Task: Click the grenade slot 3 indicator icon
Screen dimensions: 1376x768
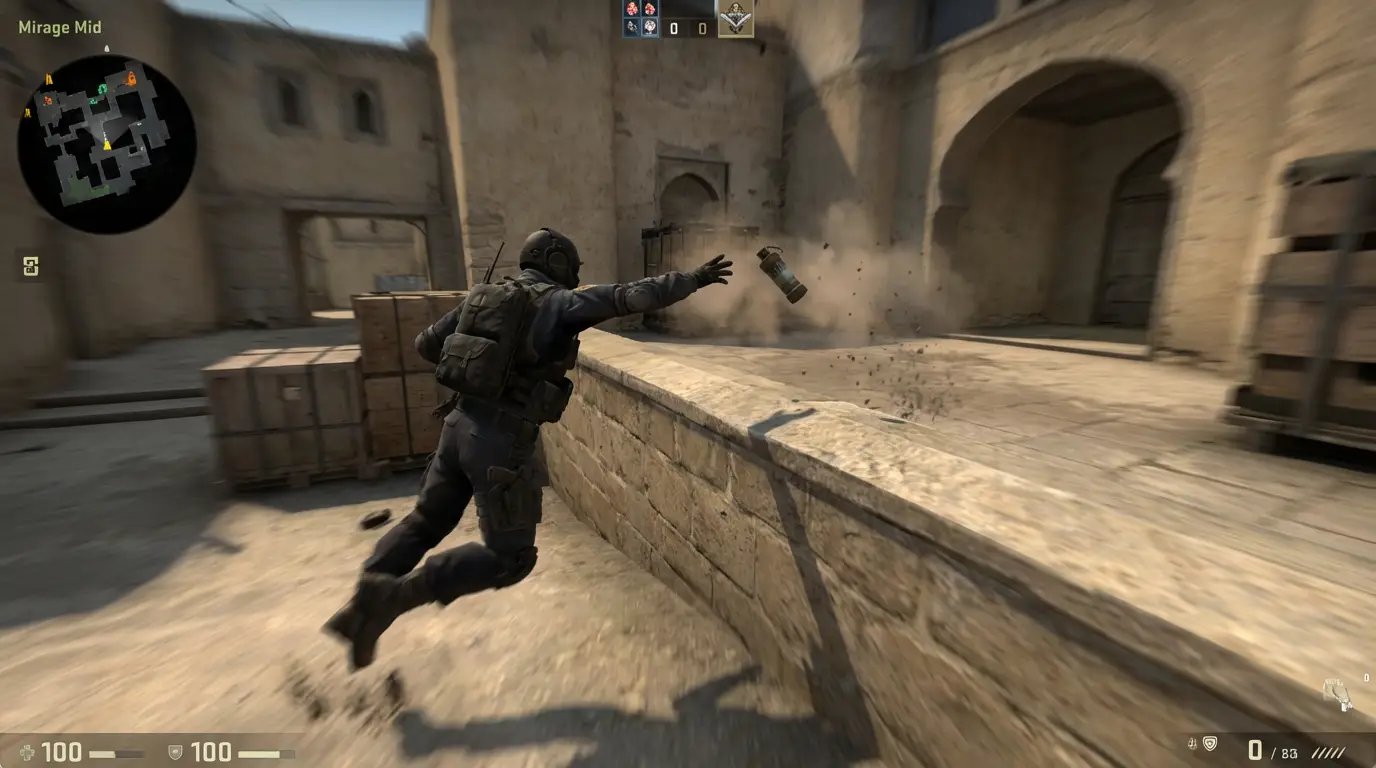Action: (x=29, y=268)
